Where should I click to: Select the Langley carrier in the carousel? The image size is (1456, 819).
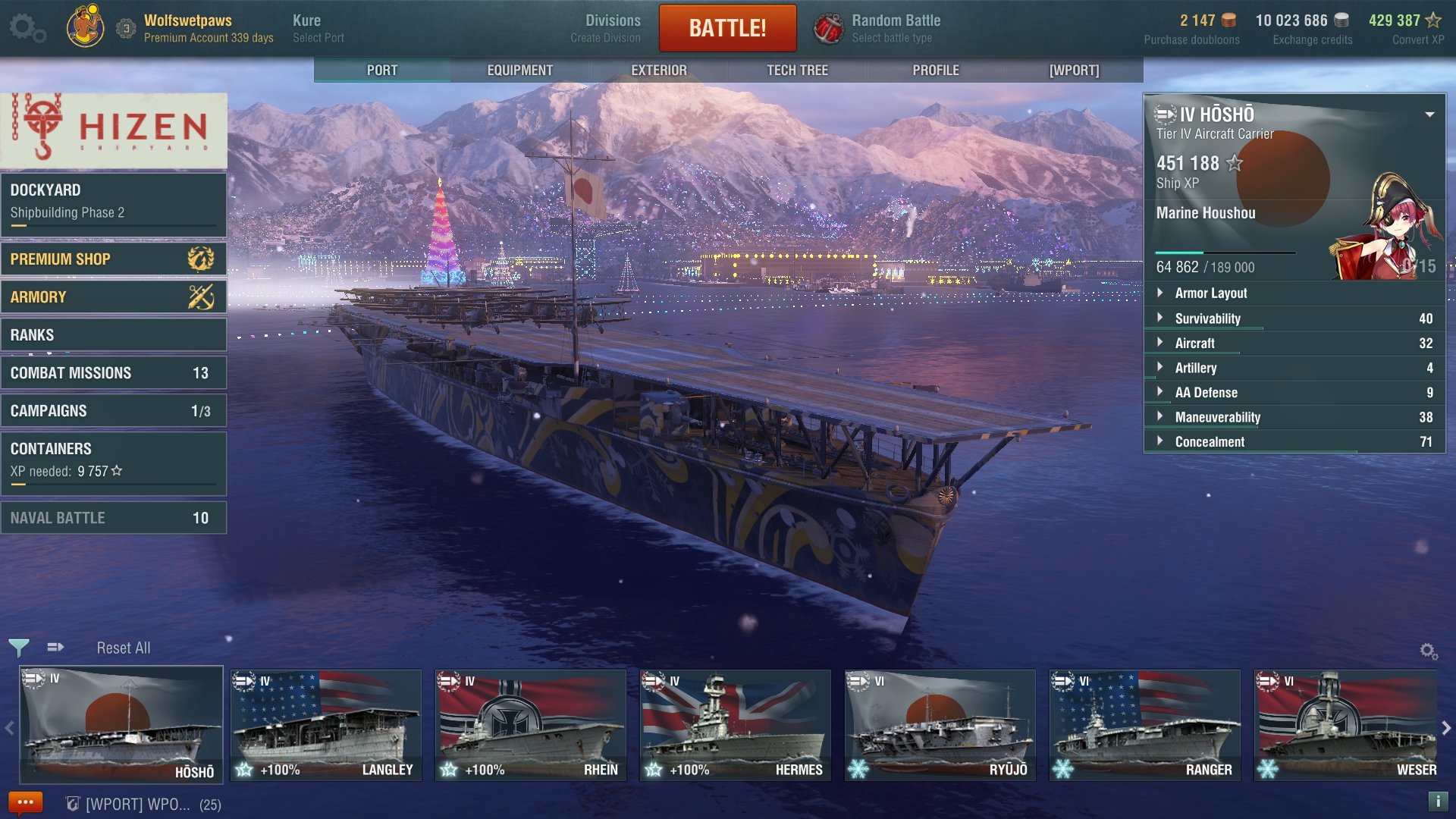pos(326,725)
